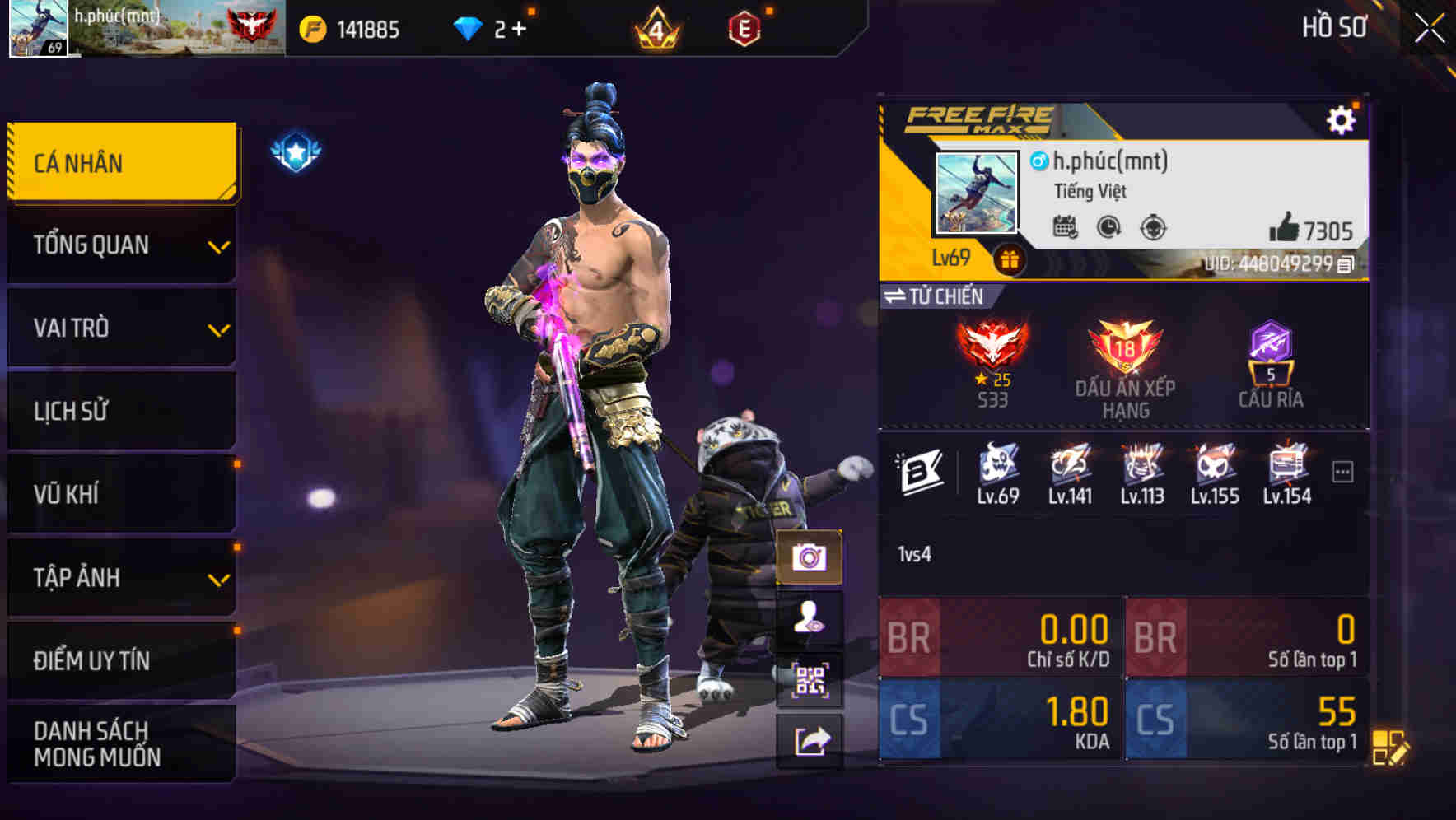
Task: Click the share profile icon
Action: [812, 737]
